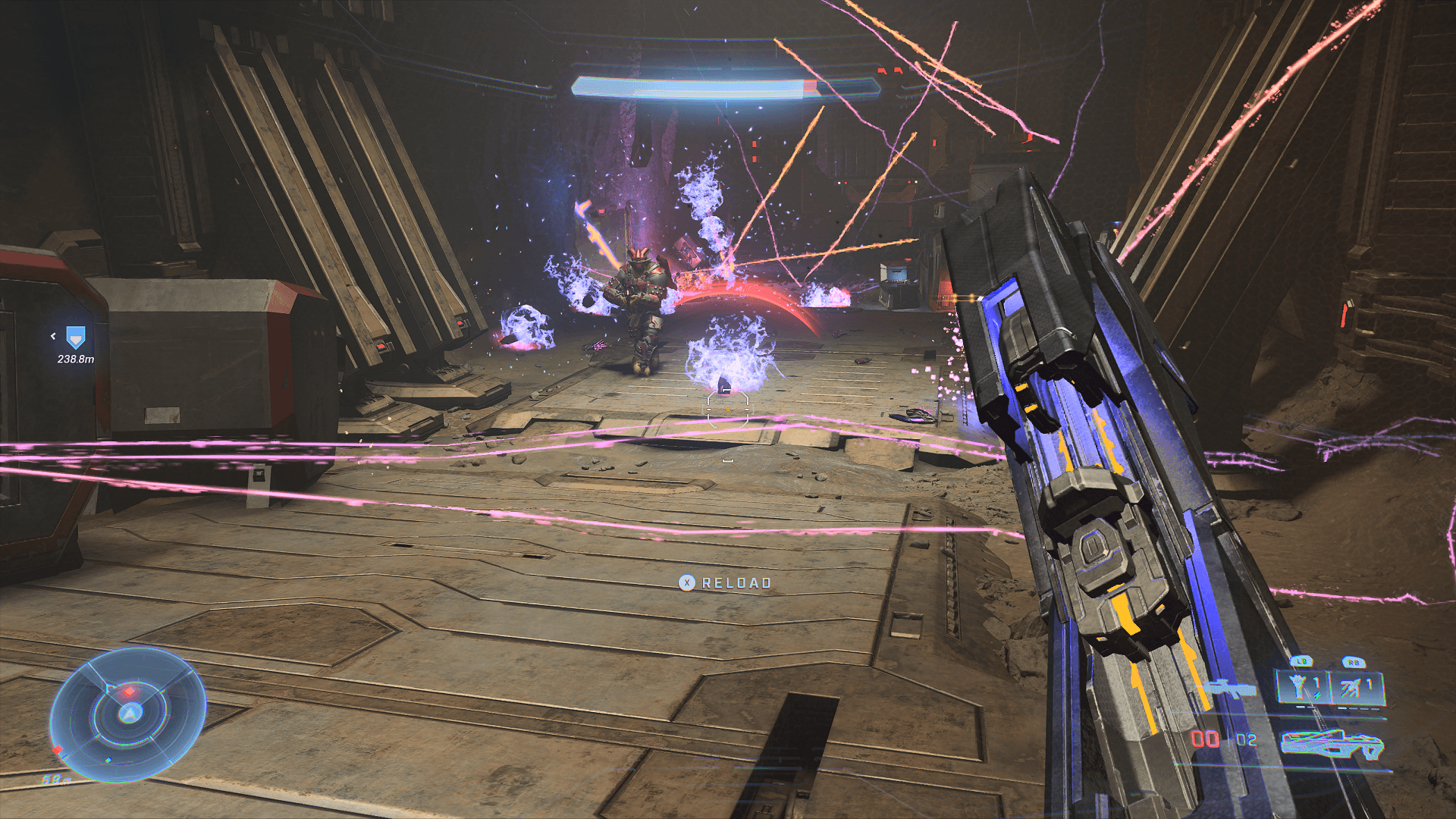The image size is (1456, 819).
Task: Click the grenade count icon near LB
Action: pyautogui.click(x=1297, y=686)
